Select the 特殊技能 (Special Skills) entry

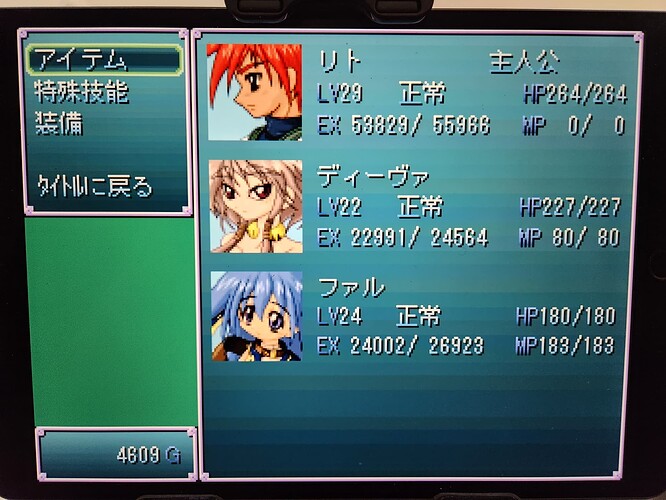(x=82, y=93)
